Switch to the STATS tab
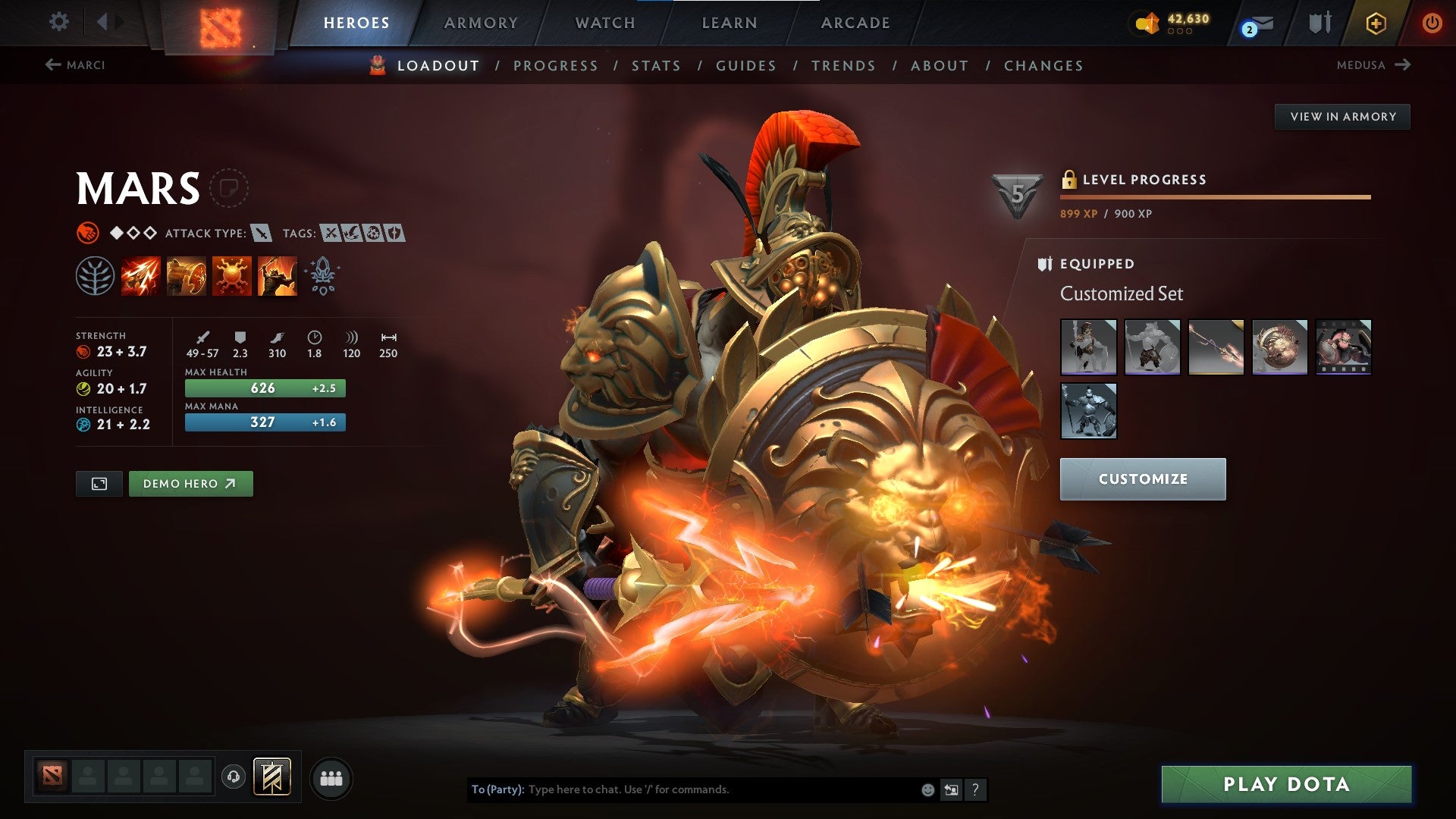This screenshot has width=1456, height=819. [655, 66]
